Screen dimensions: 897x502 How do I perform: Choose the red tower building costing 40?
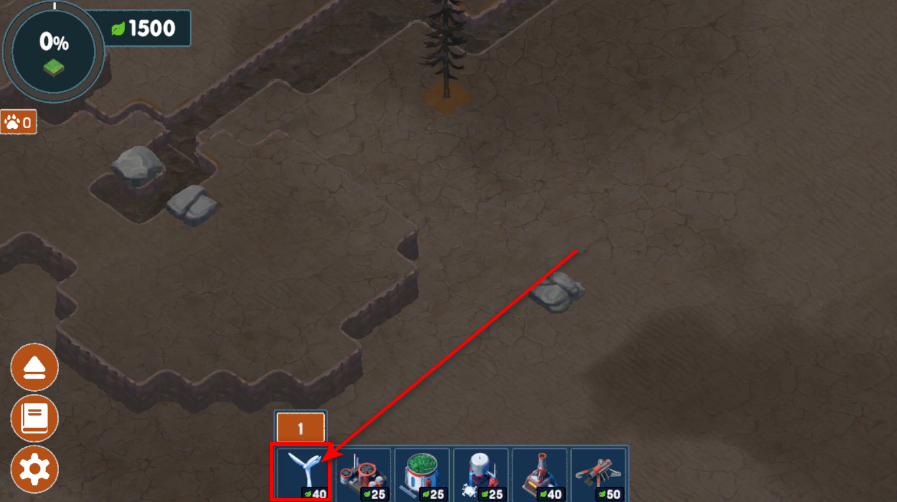pos(540,474)
